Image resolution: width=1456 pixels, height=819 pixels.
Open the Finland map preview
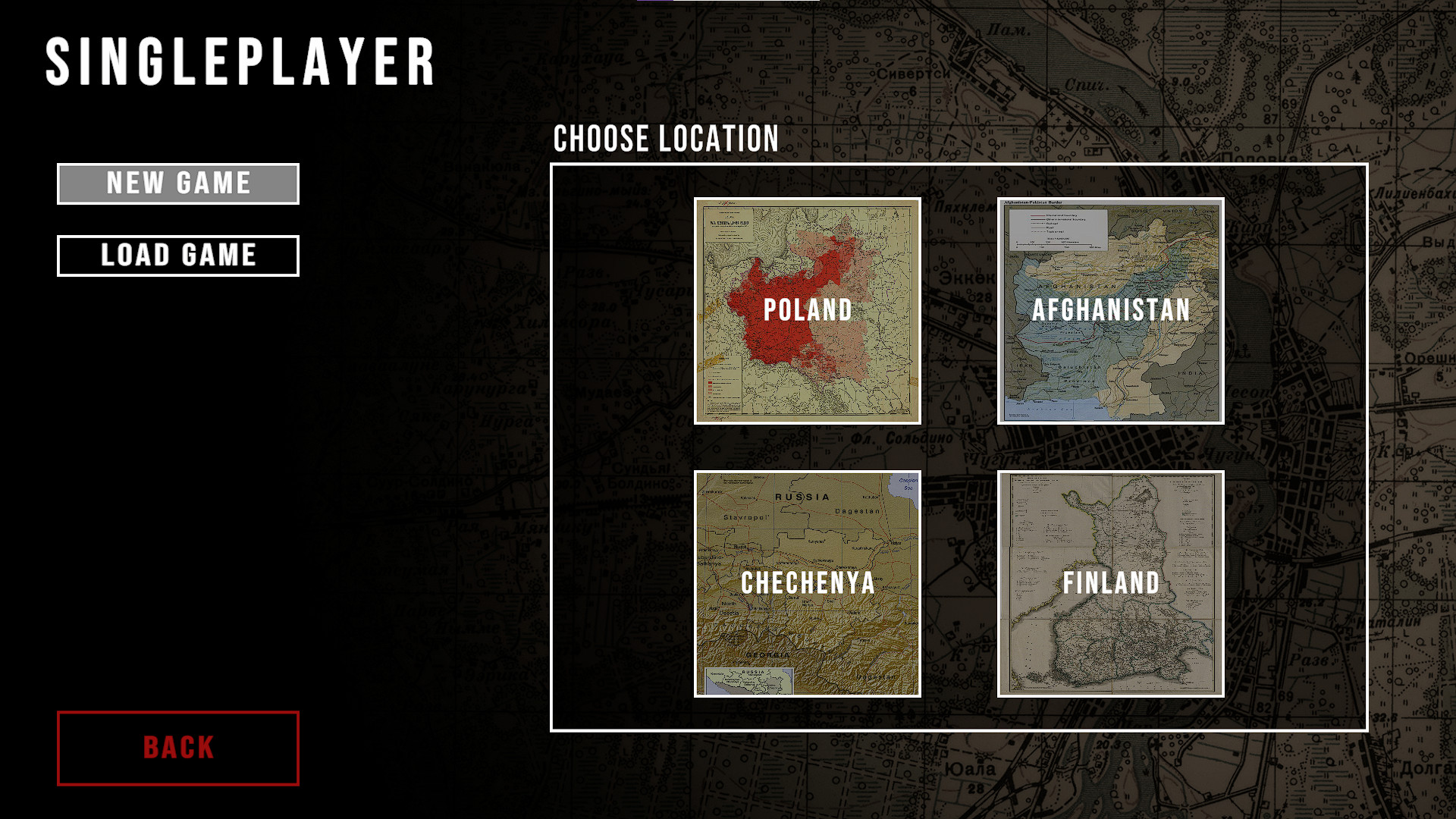pyautogui.click(x=1111, y=582)
